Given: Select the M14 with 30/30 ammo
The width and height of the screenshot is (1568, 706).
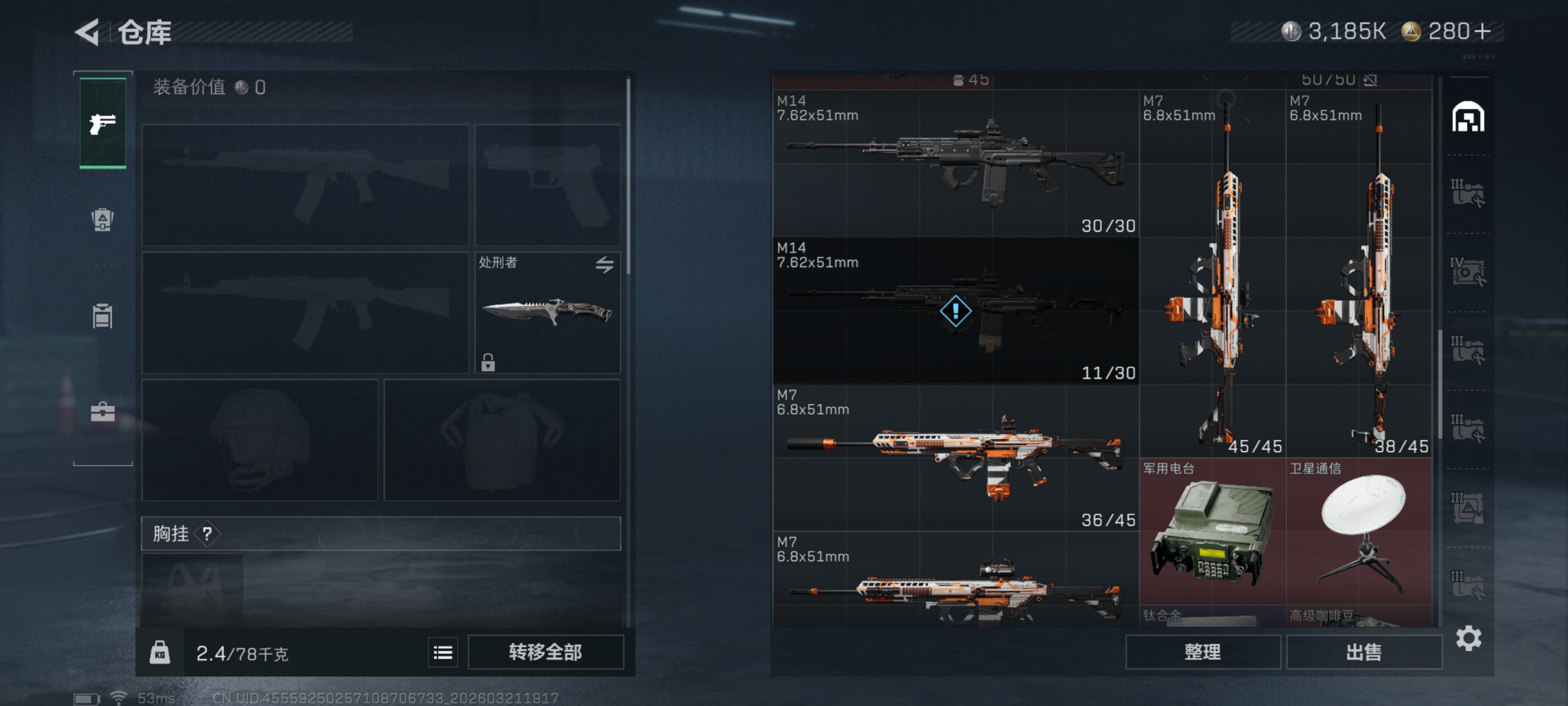Looking at the screenshot, I should pyautogui.click(x=955, y=163).
